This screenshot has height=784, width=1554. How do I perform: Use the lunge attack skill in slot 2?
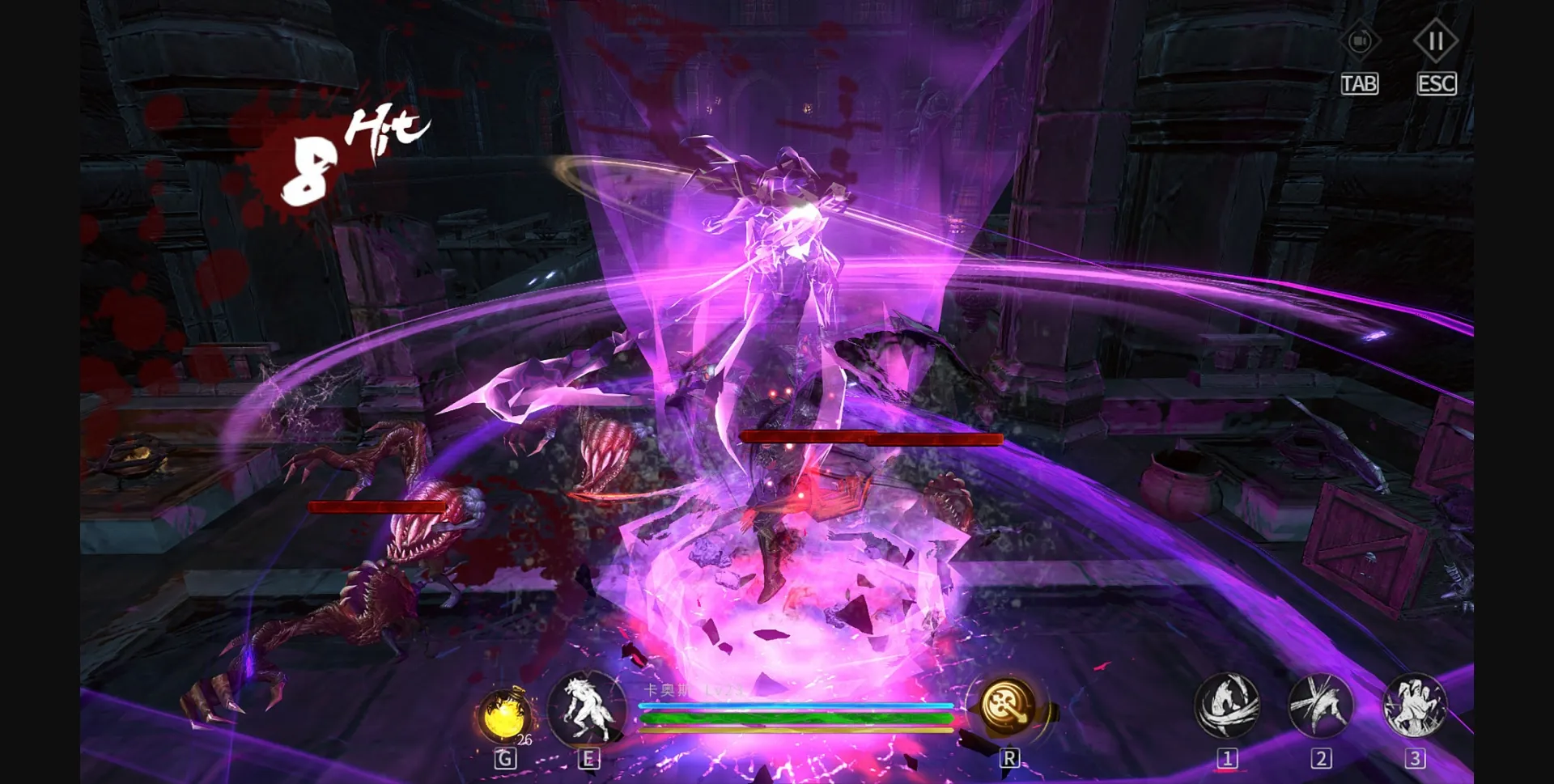1320,706
